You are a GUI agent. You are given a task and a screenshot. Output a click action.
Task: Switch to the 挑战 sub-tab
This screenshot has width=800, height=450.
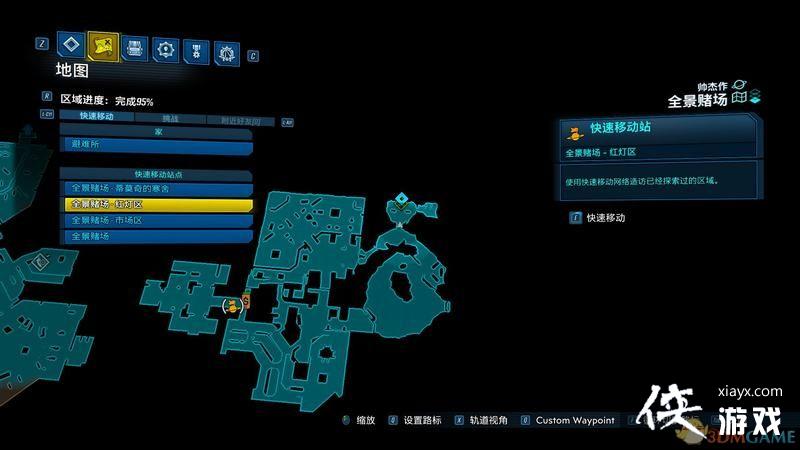coord(172,118)
